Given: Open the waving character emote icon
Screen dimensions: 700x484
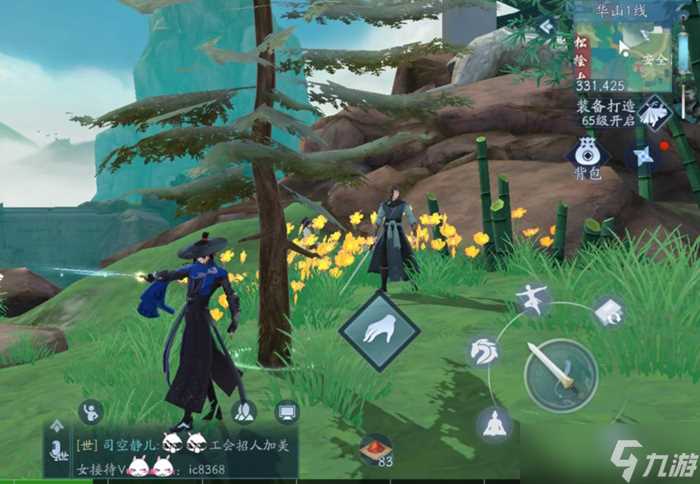Looking at the screenshot, I should click(x=91, y=411).
